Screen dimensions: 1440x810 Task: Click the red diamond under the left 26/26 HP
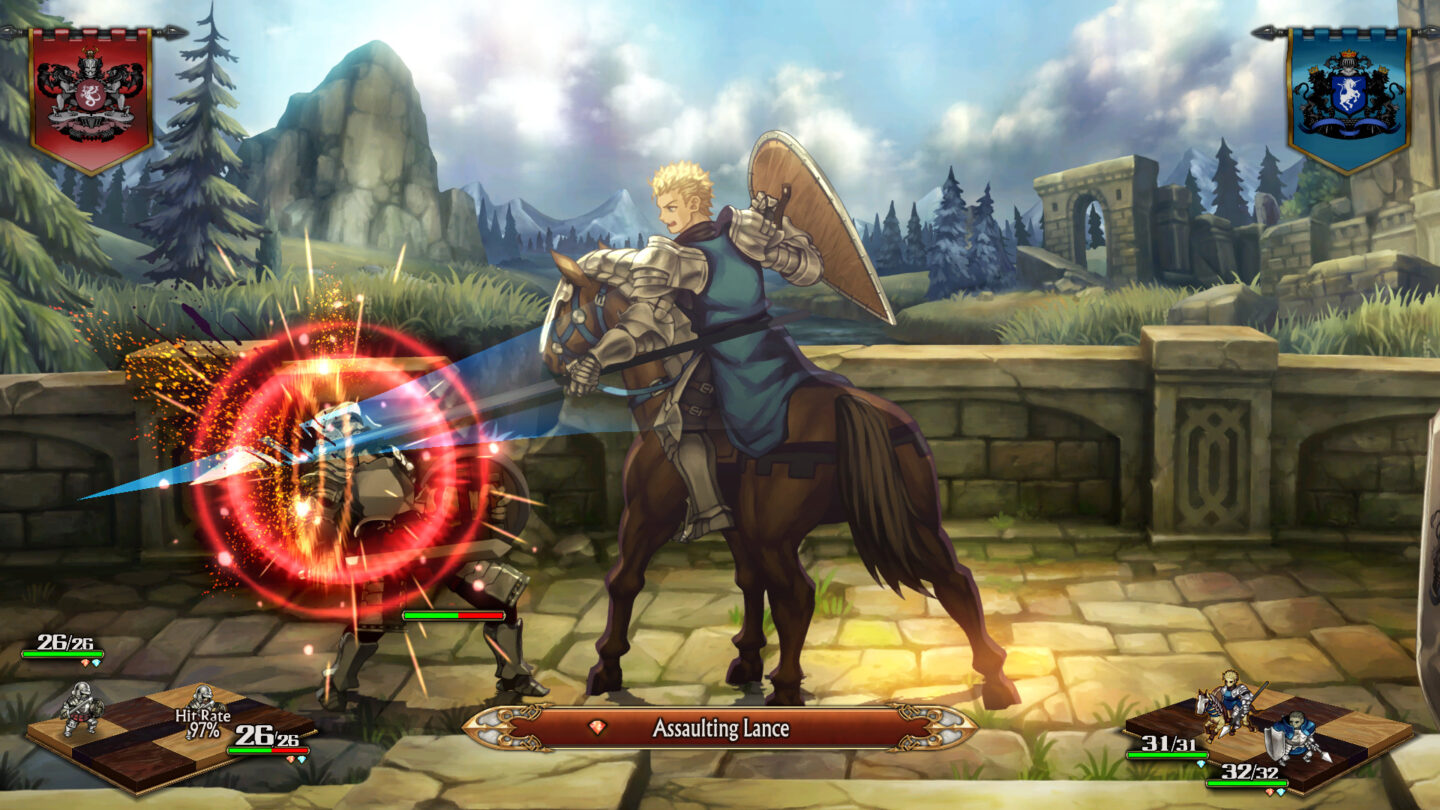pyautogui.click(x=84, y=663)
